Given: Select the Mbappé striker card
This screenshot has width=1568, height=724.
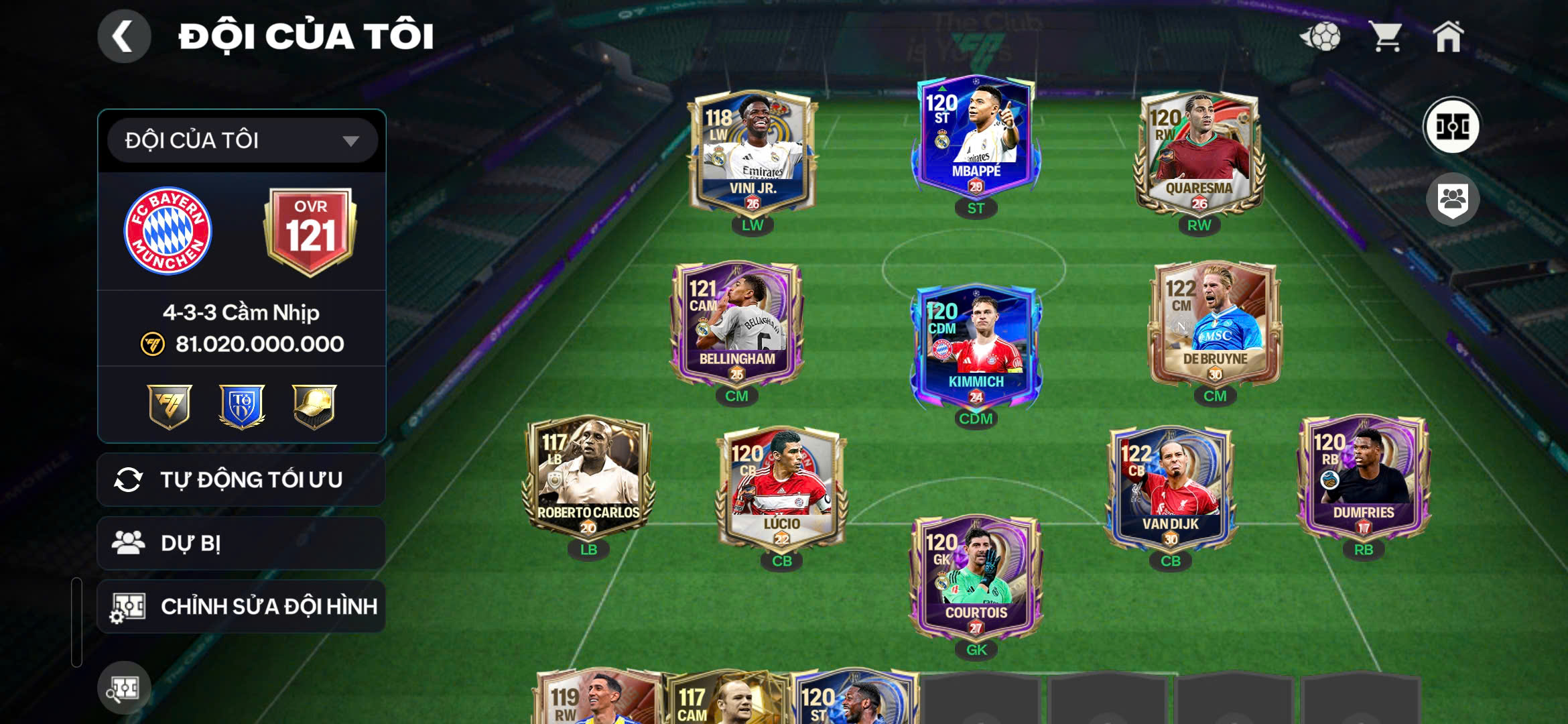Looking at the screenshot, I should [x=976, y=137].
